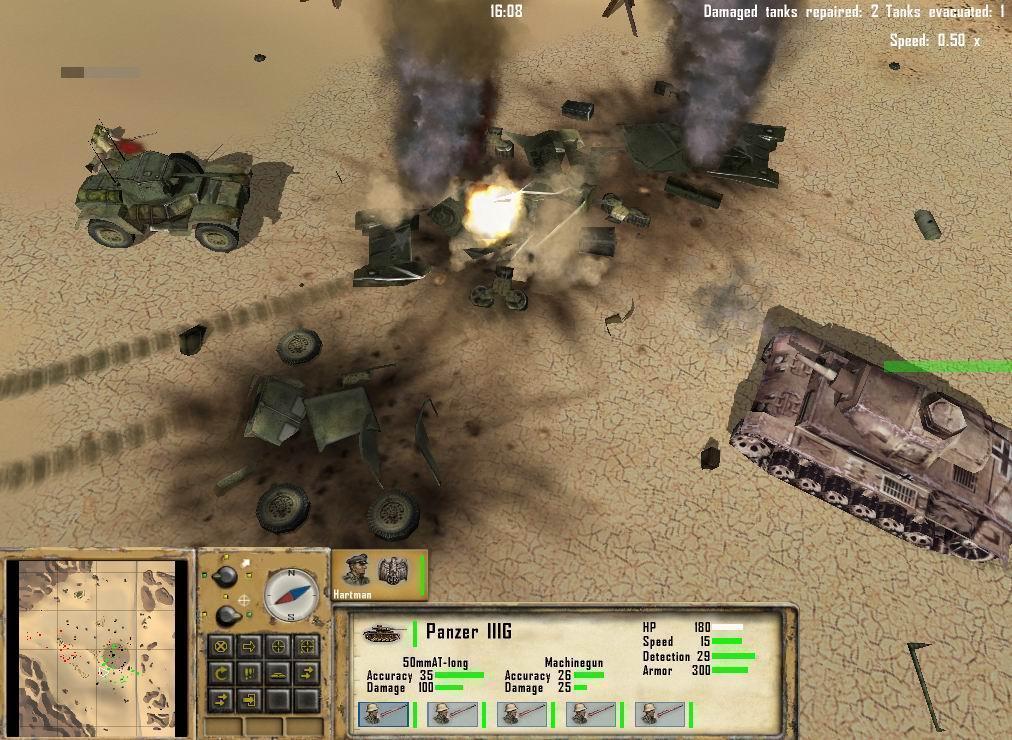Click the Panzer IIIG tank icon
This screenshot has width=1012, height=740.
tap(382, 633)
